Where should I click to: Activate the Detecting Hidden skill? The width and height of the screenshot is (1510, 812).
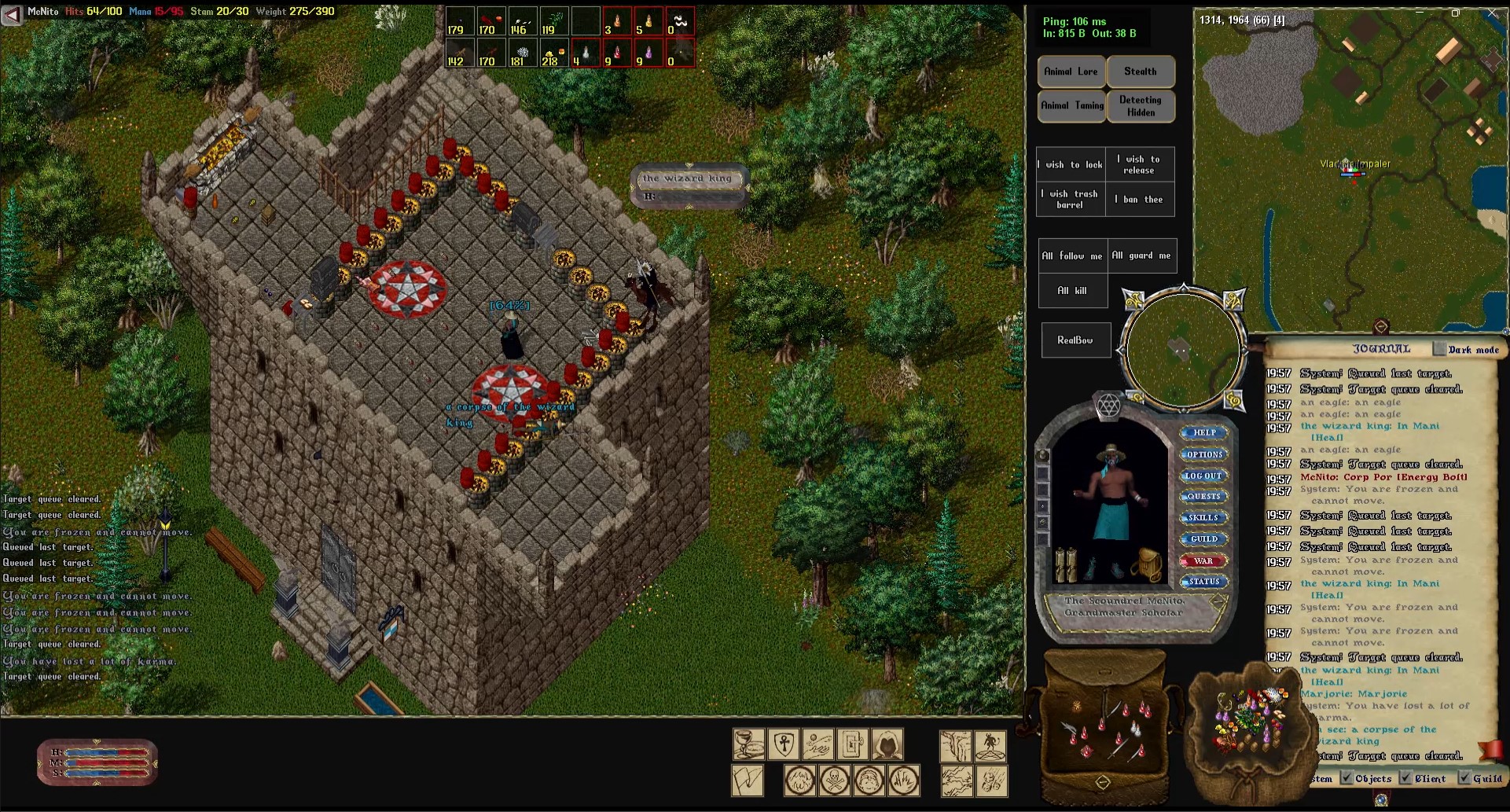[1141, 106]
